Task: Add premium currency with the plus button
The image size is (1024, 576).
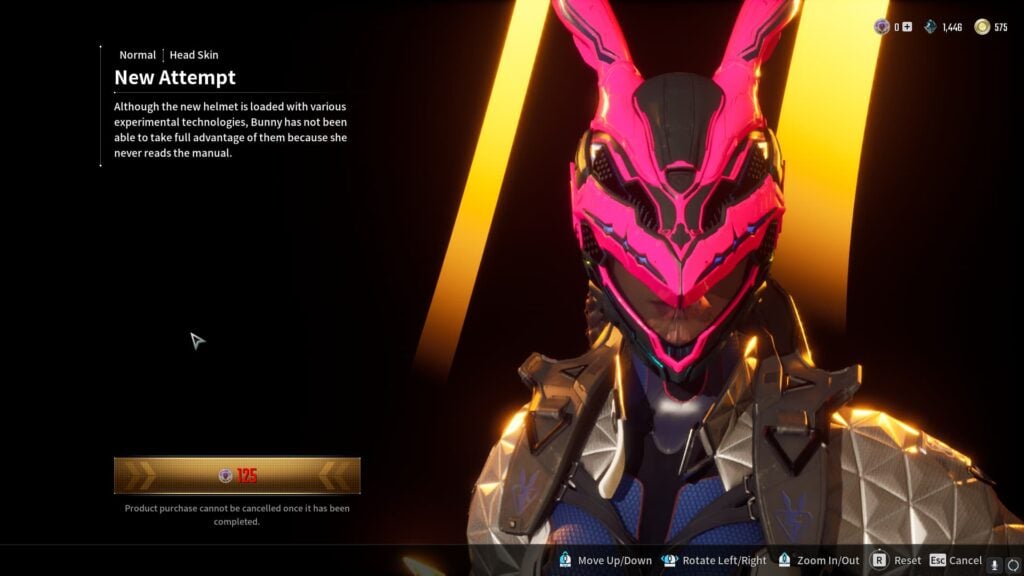Action: tap(907, 27)
